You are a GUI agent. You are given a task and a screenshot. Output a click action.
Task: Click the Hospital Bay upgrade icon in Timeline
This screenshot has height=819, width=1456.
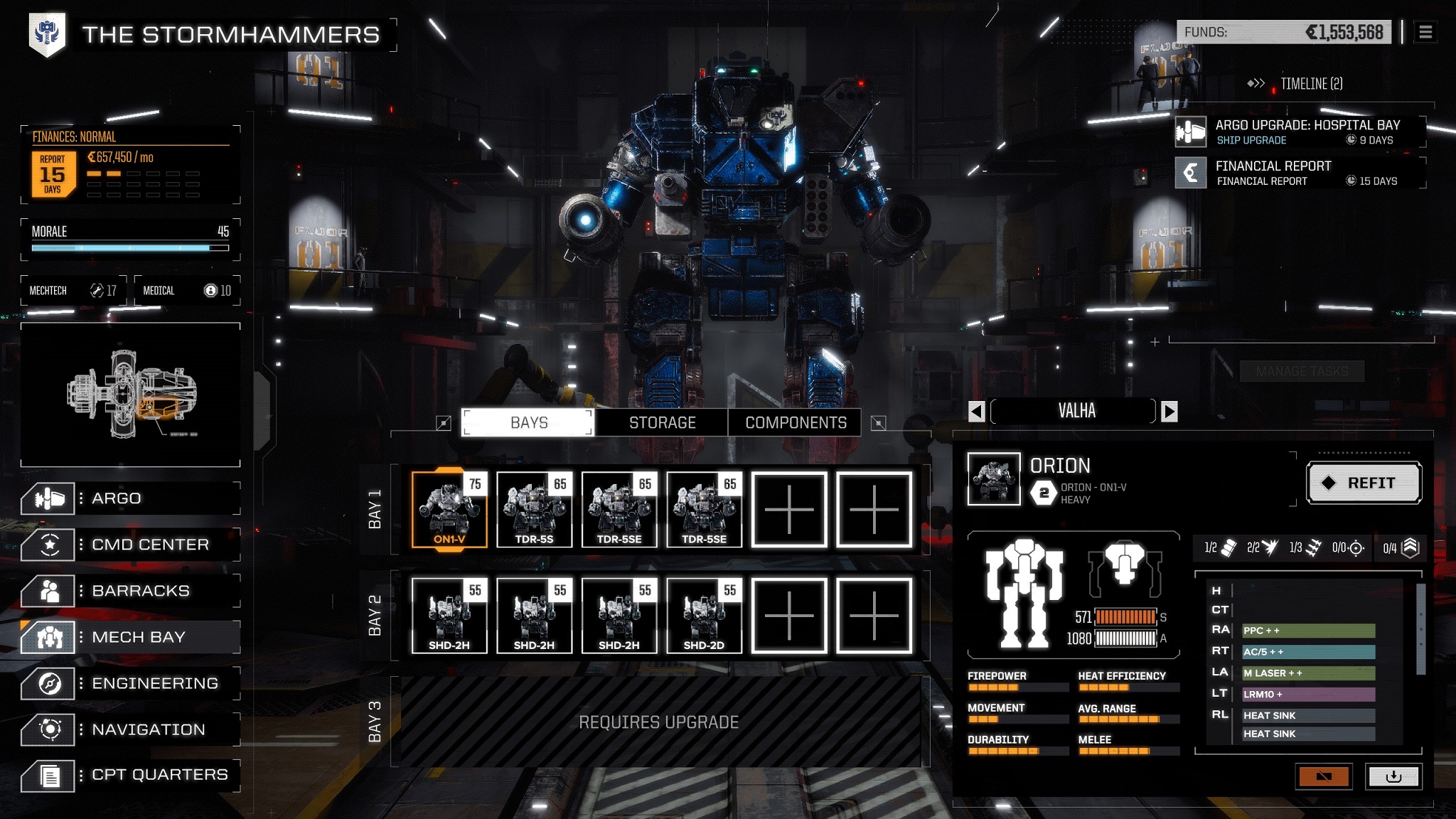1189,132
